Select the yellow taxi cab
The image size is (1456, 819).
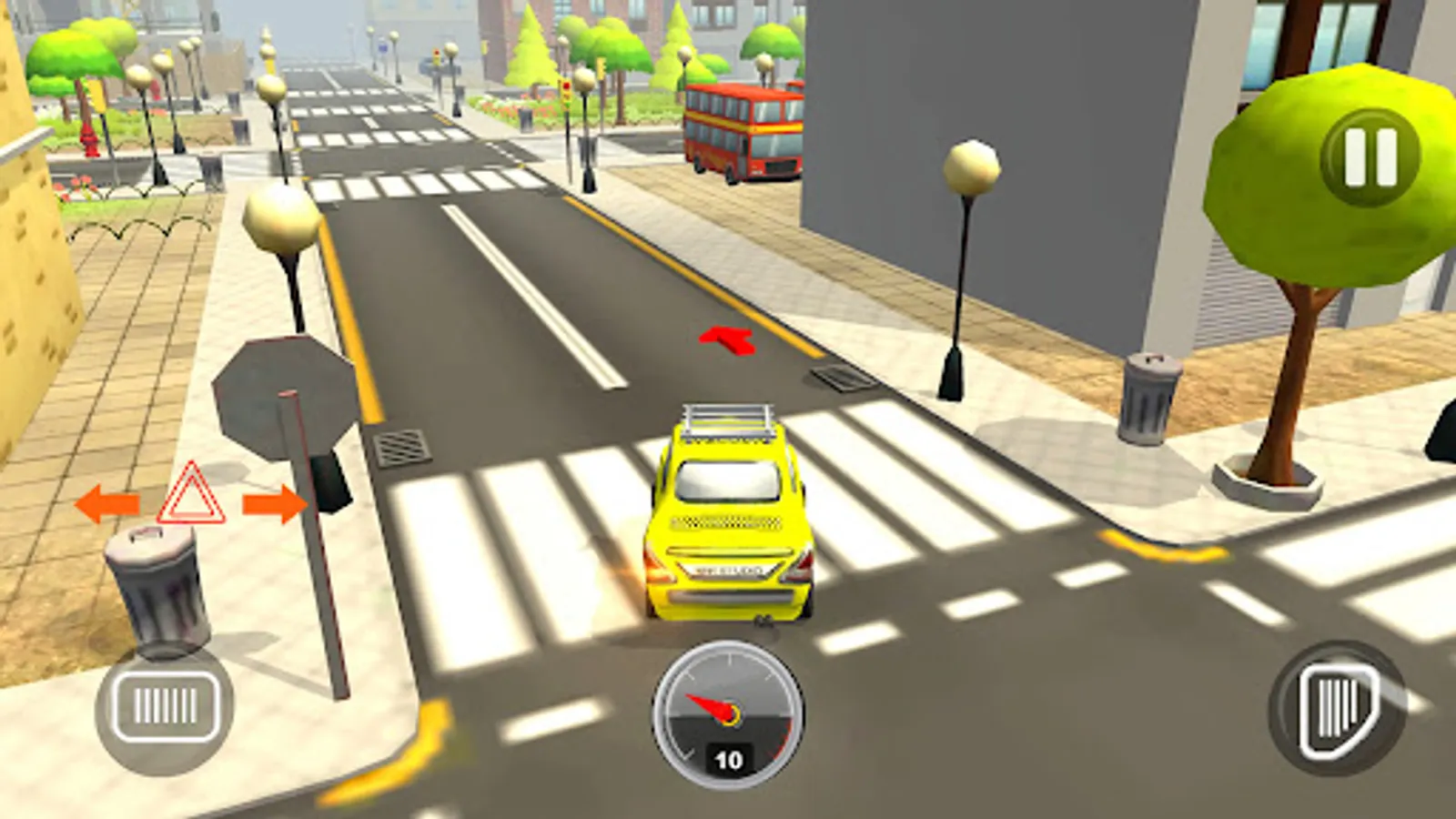(x=728, y=519)
